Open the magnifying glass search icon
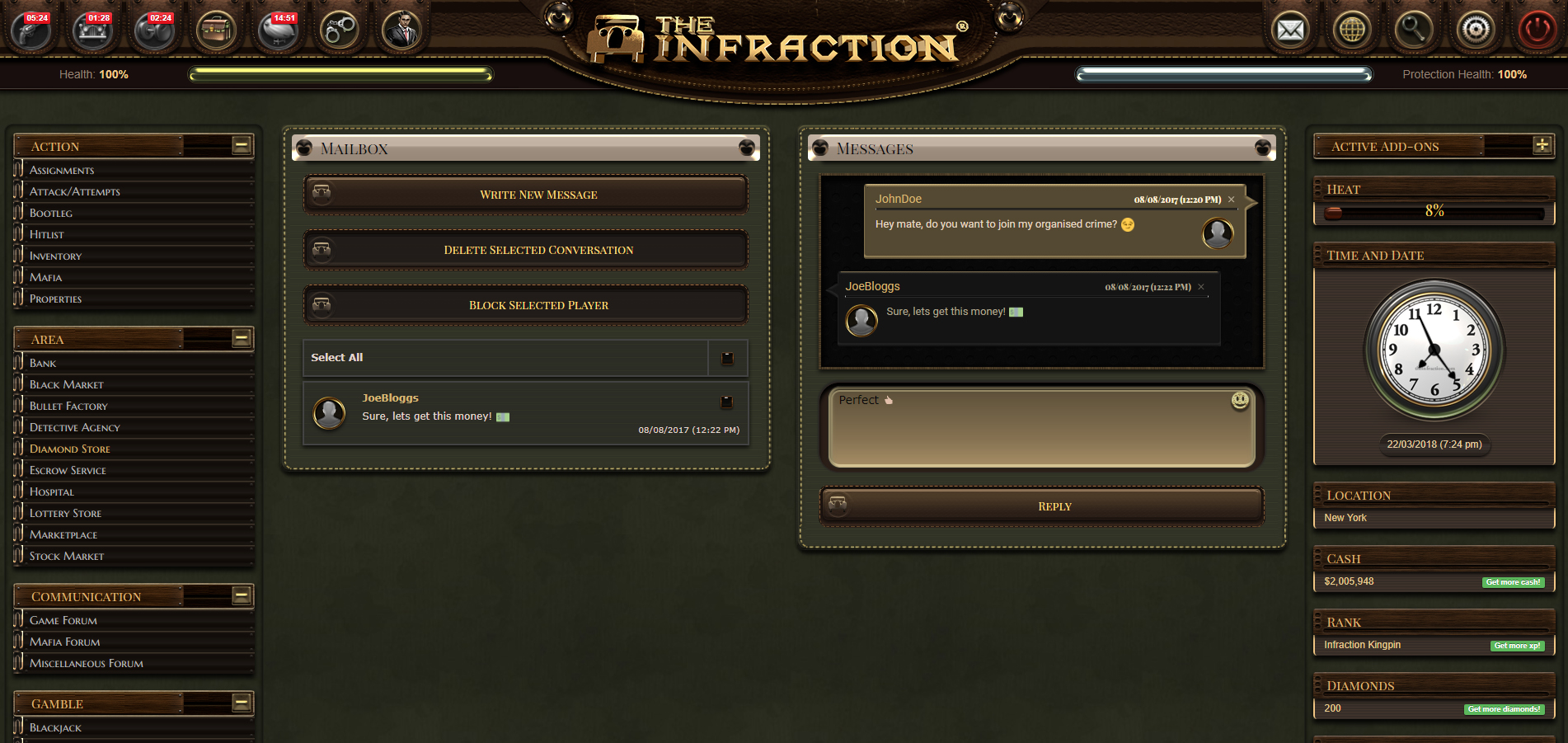The height and width of the screenshot is (743, 1568). tap(1414, 31)
